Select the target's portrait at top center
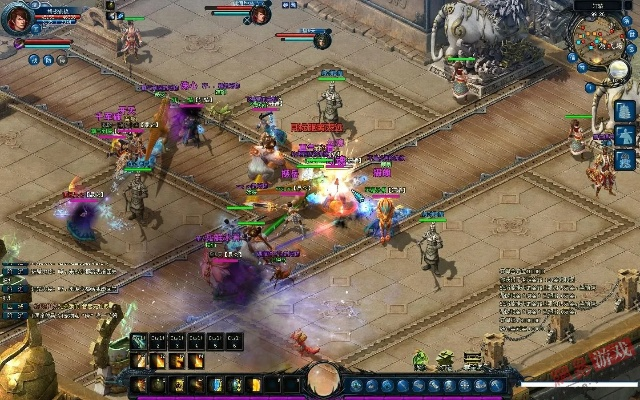Screen dimensions: 640x400 click(x=261, y=14)
